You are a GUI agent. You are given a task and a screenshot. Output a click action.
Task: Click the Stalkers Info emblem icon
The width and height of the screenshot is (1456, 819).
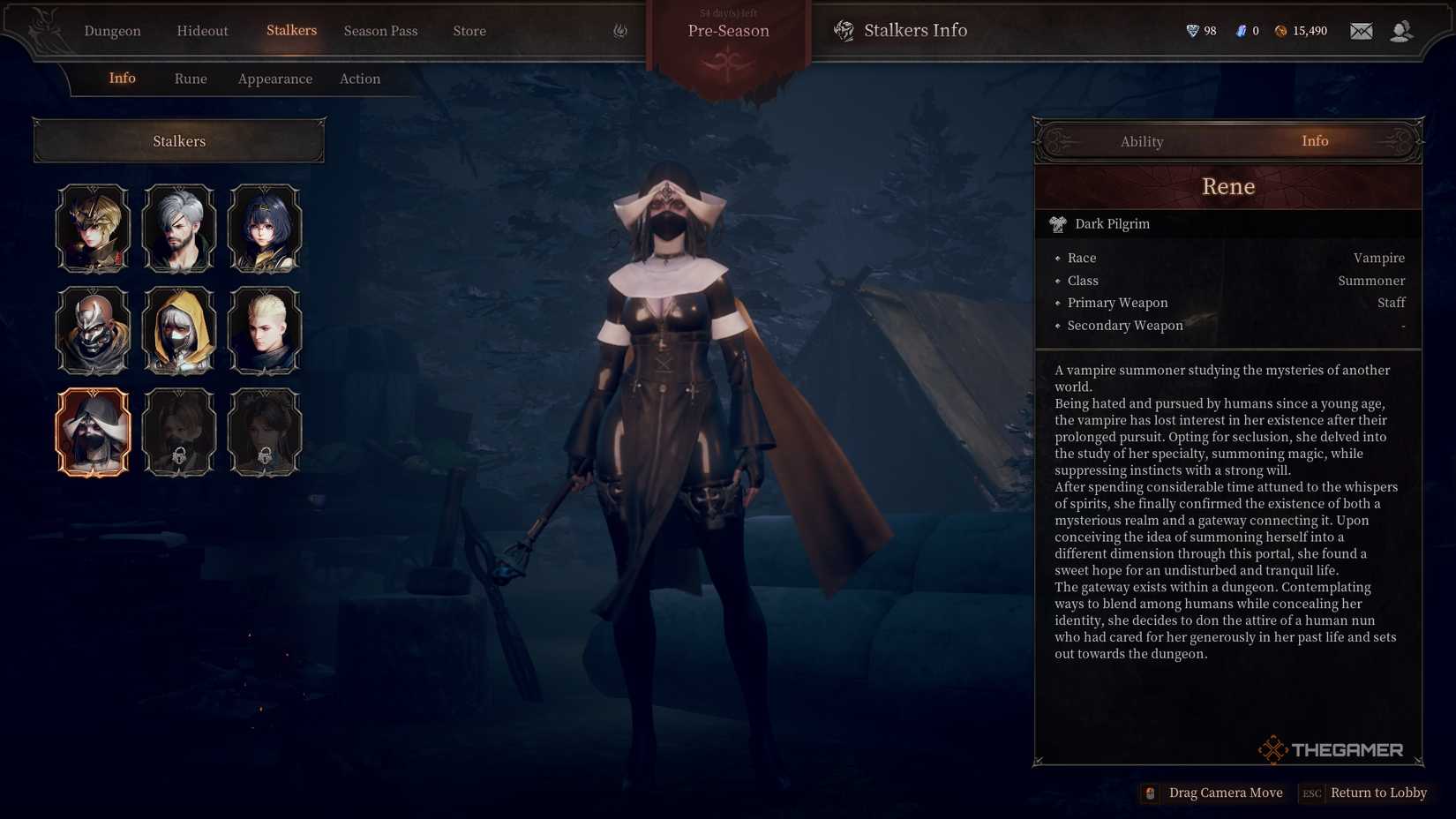pos(844,30)
